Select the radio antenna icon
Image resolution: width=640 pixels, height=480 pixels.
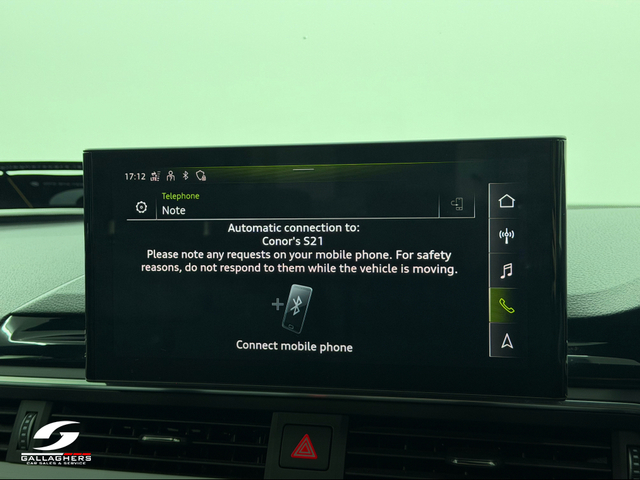click(506, 236)
